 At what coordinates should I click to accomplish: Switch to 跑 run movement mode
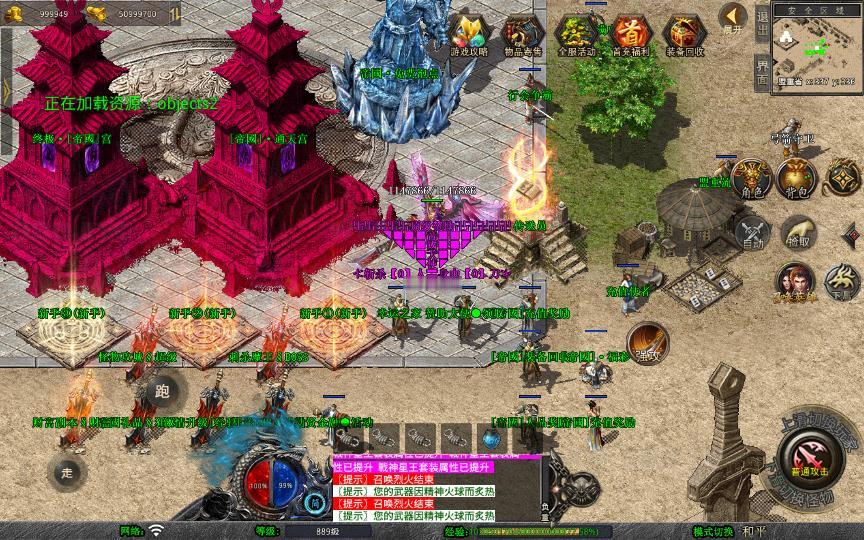163,391
